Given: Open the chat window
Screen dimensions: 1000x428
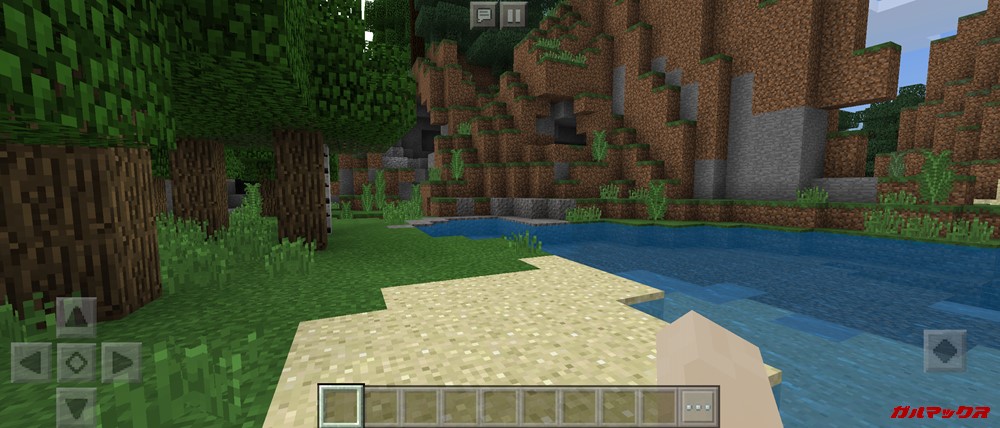Looking at the screenshot, I should [483, 15].
